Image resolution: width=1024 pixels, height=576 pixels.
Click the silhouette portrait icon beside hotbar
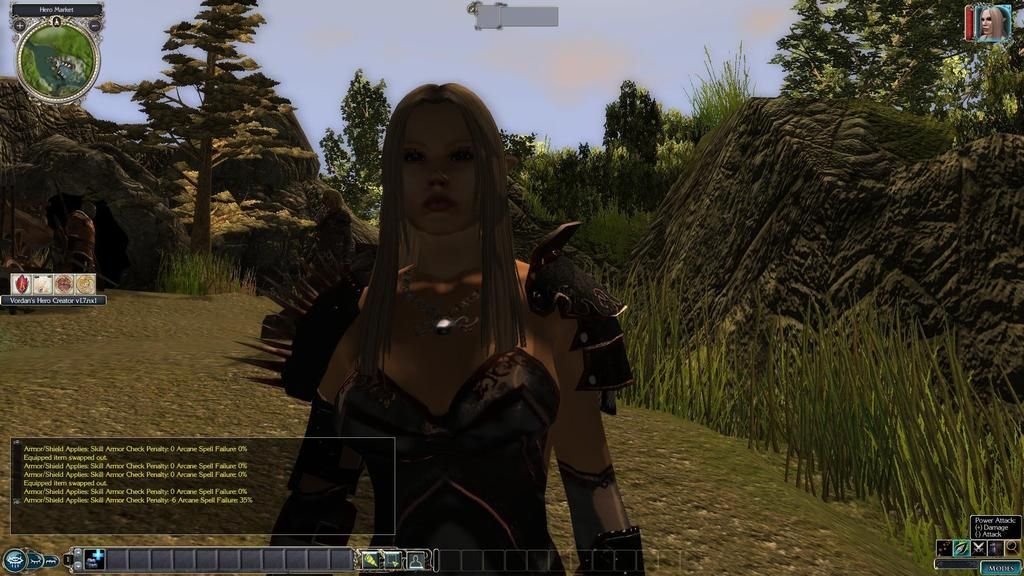415,560
